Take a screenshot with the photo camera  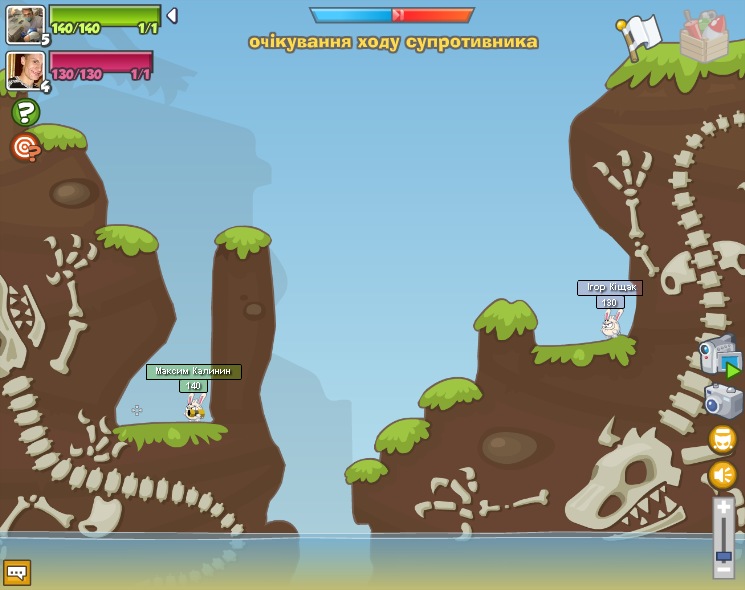pos(723,400)
